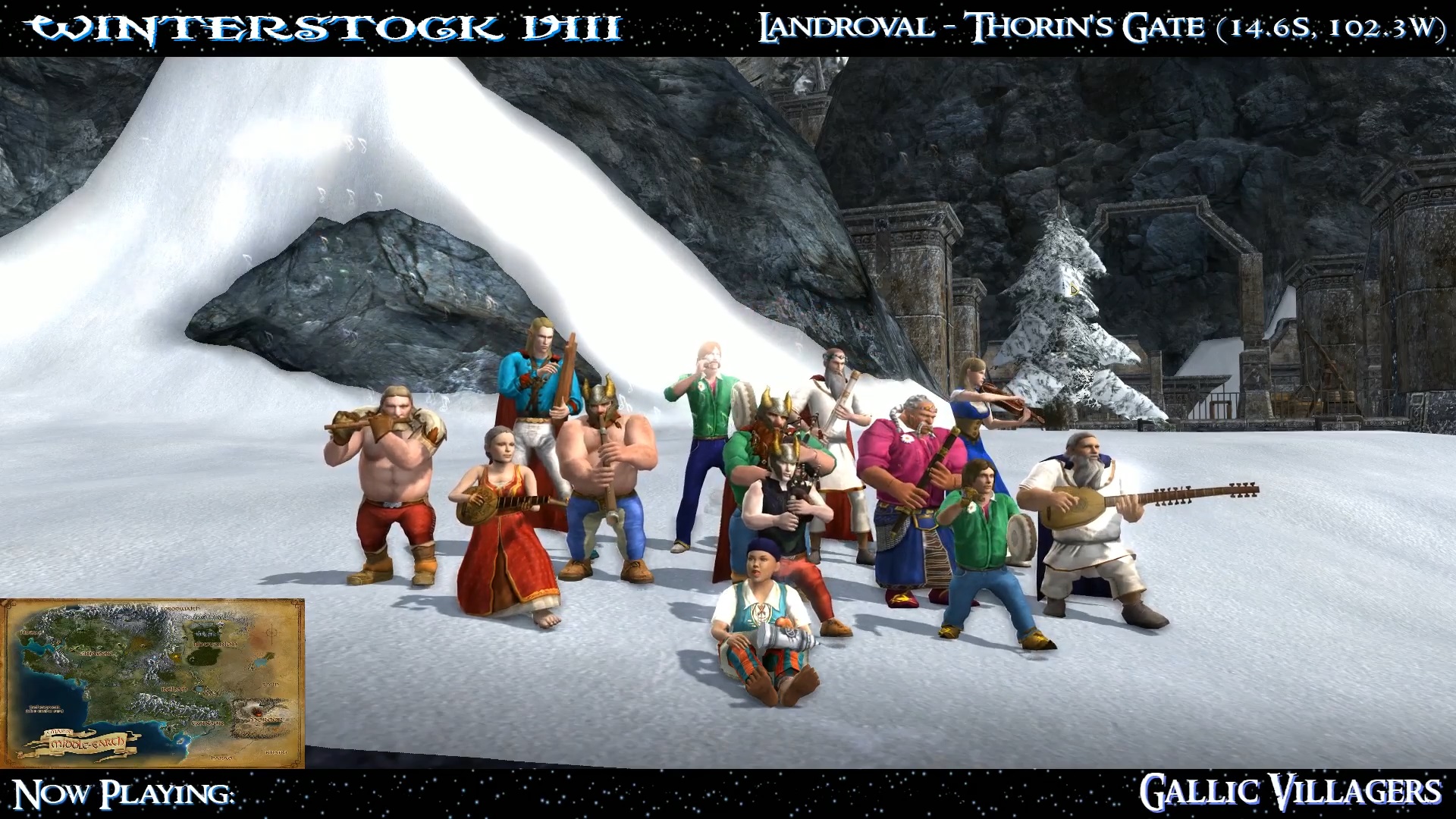Click the Middle-earth map thumbnail
The width and height of the screenshot is (1456, 819).
[152, 683]
